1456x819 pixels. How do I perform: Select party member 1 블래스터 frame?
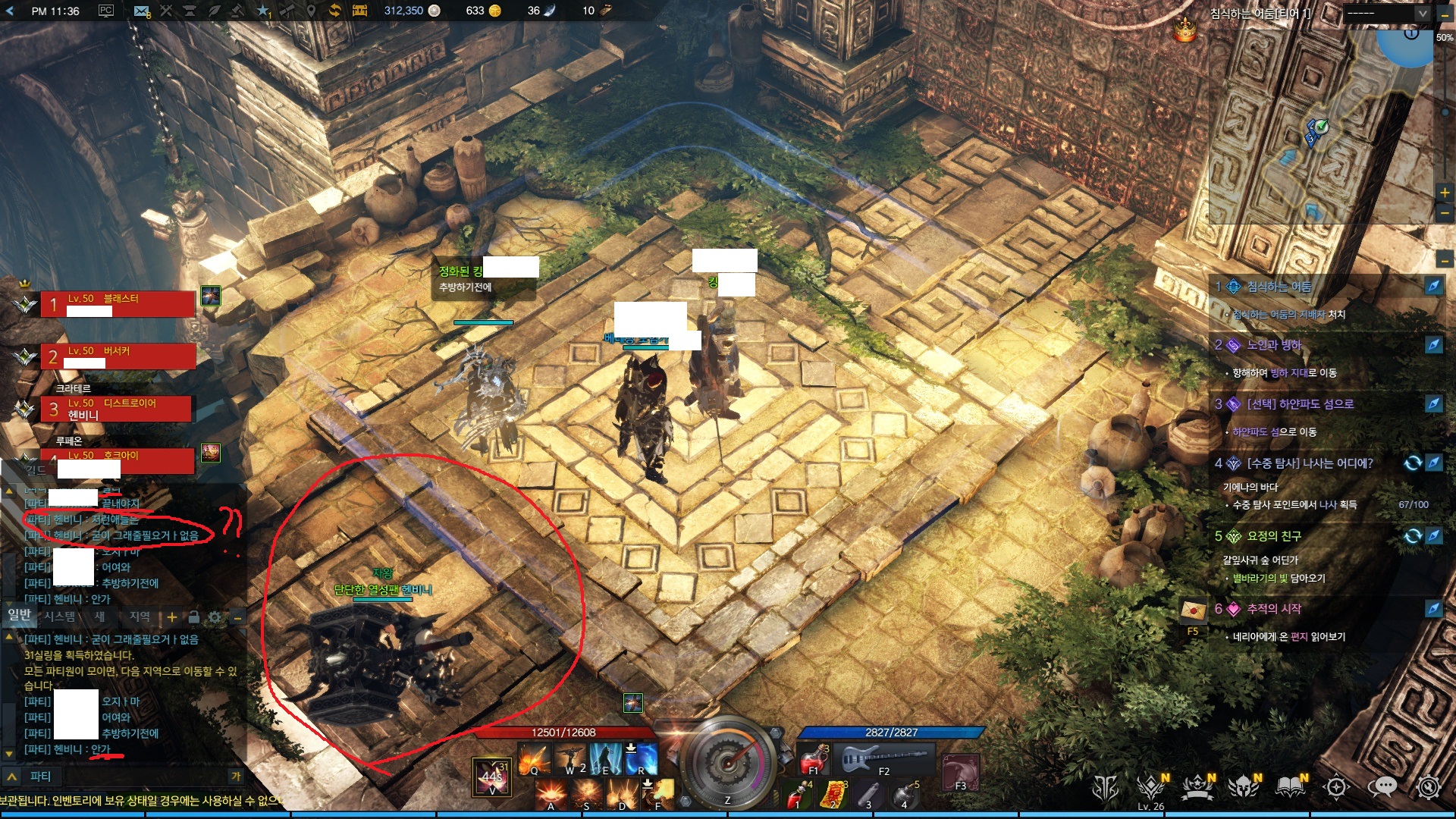pyautogui.click(x=118, y=304)
